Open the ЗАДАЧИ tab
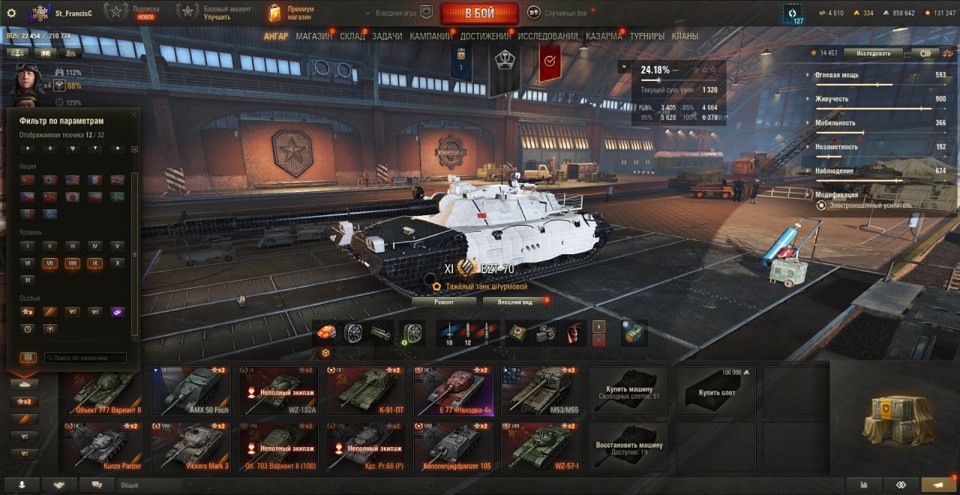The height and width of the screenshot is (495, 960). [x=388, y=37]
